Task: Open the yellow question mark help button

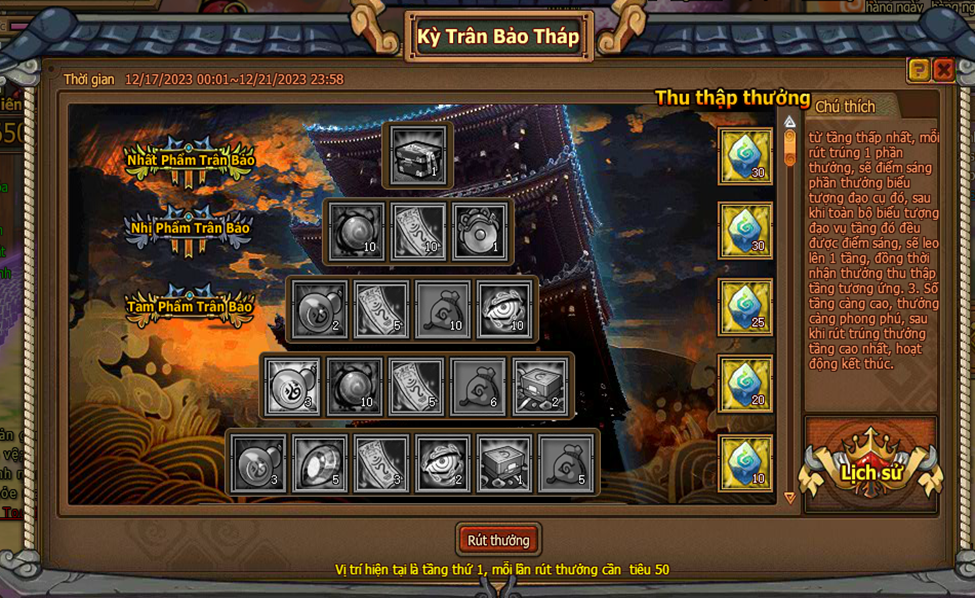Action: coord(918,70)
